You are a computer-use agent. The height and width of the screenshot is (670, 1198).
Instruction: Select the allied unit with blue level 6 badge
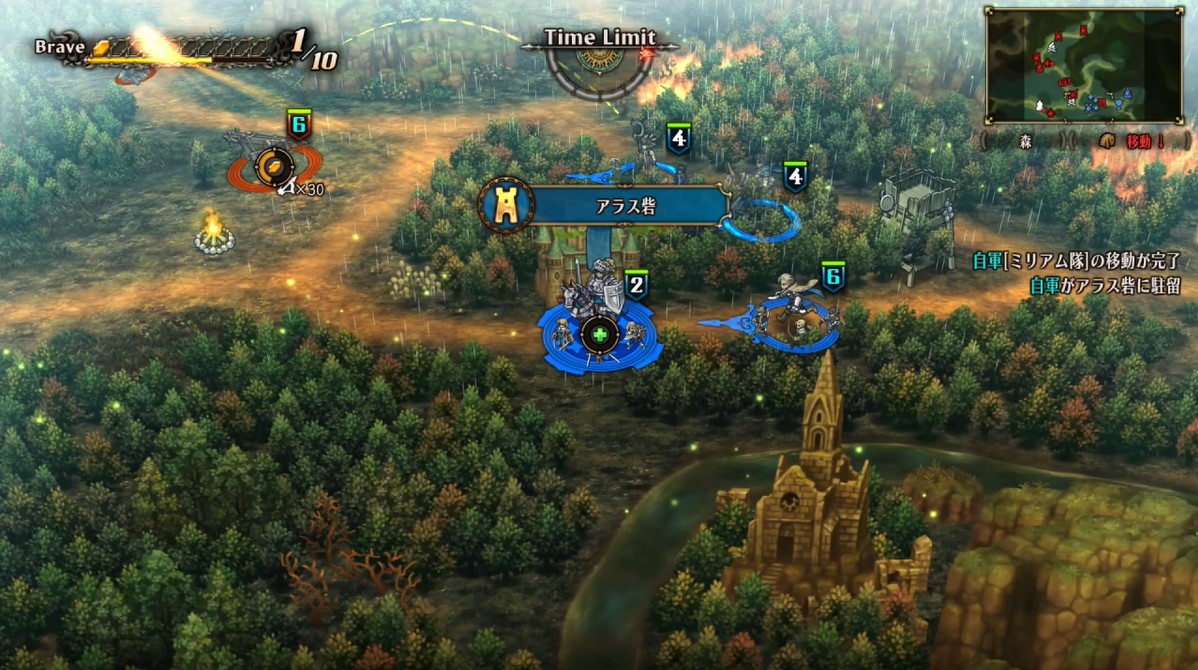(796, 313)
